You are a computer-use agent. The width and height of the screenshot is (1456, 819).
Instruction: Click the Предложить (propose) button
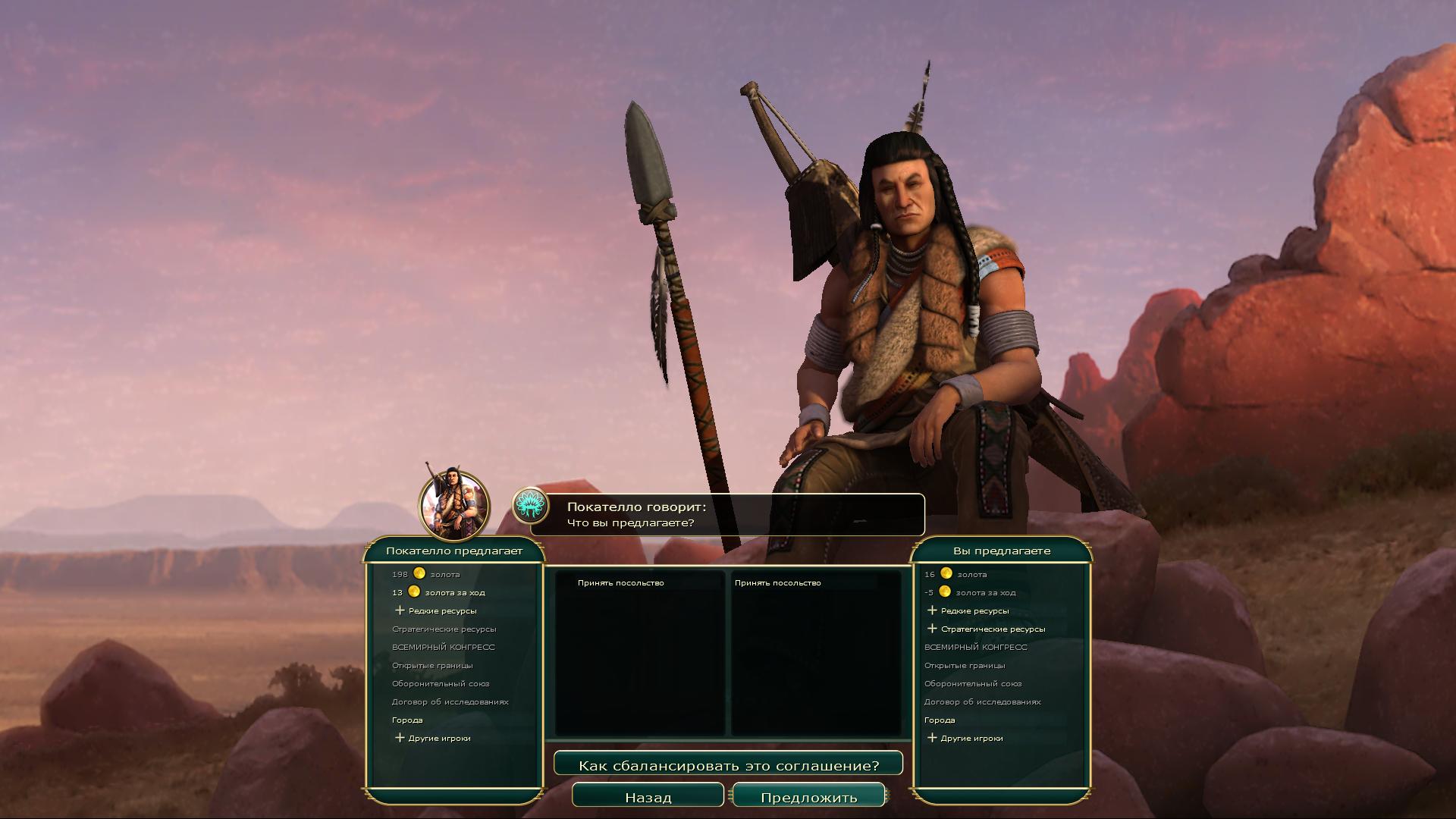tap(808, 797)
